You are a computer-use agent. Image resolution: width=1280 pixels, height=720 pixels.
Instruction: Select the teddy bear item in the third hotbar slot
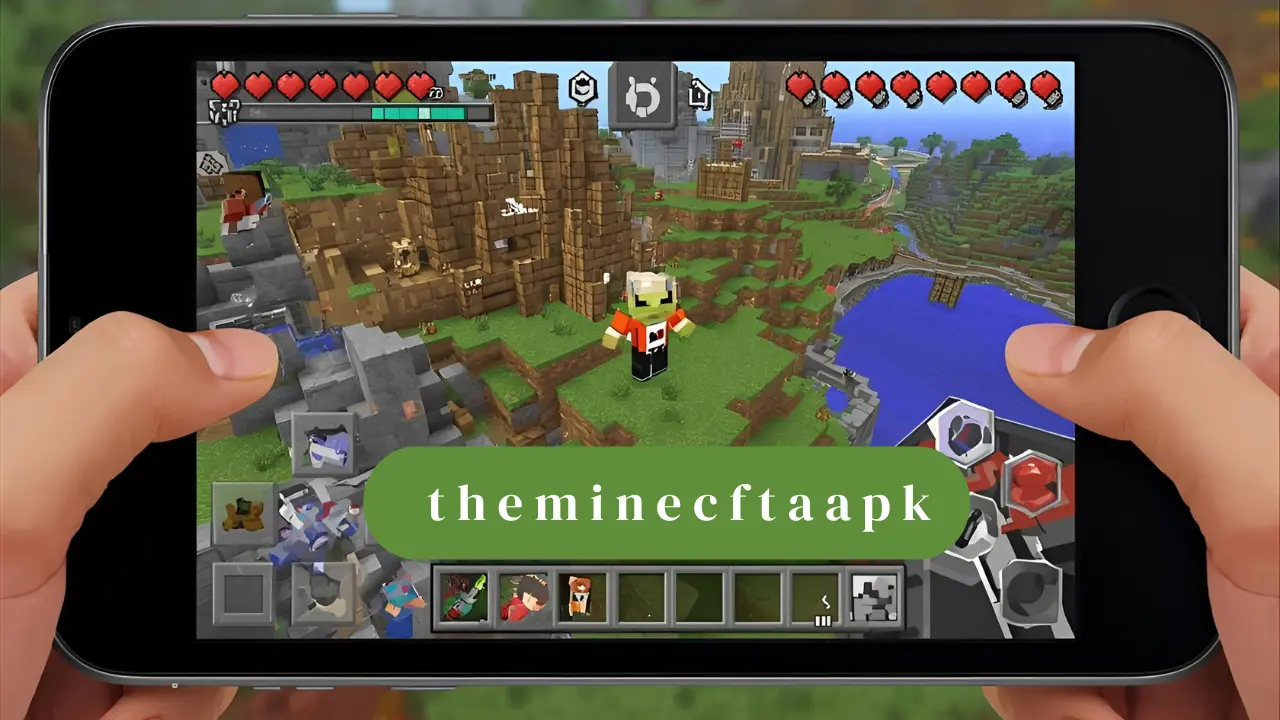coord(580,598)
